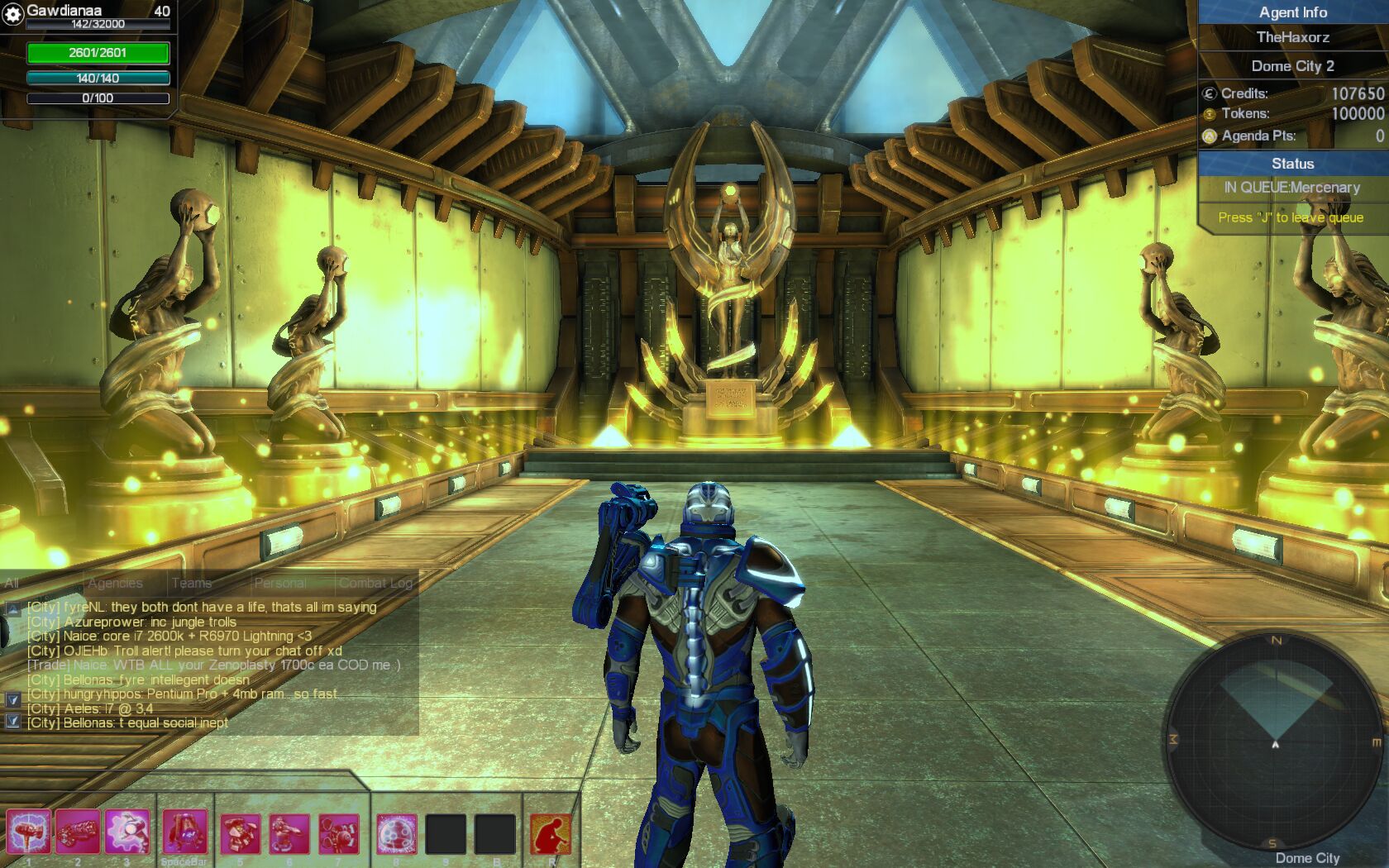Click the Agent Info panel header
1389x868 pixels.
1292,12
